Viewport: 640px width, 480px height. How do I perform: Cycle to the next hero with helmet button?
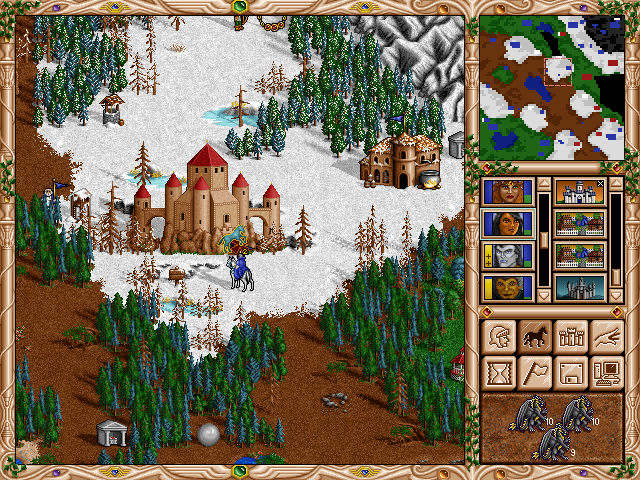(x=498, y=337)
